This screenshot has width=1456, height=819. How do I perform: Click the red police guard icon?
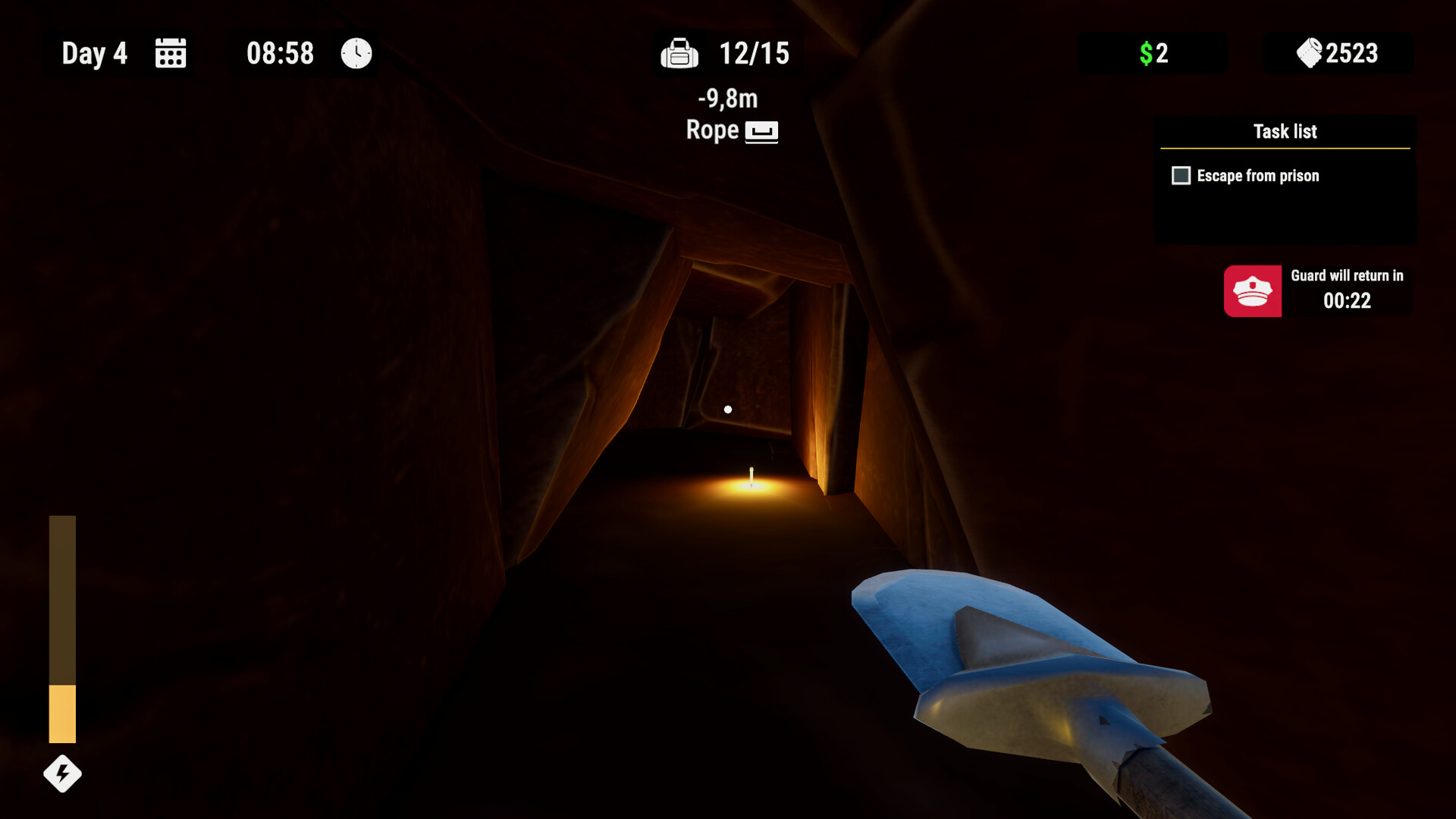click(x=1253, y=291)
